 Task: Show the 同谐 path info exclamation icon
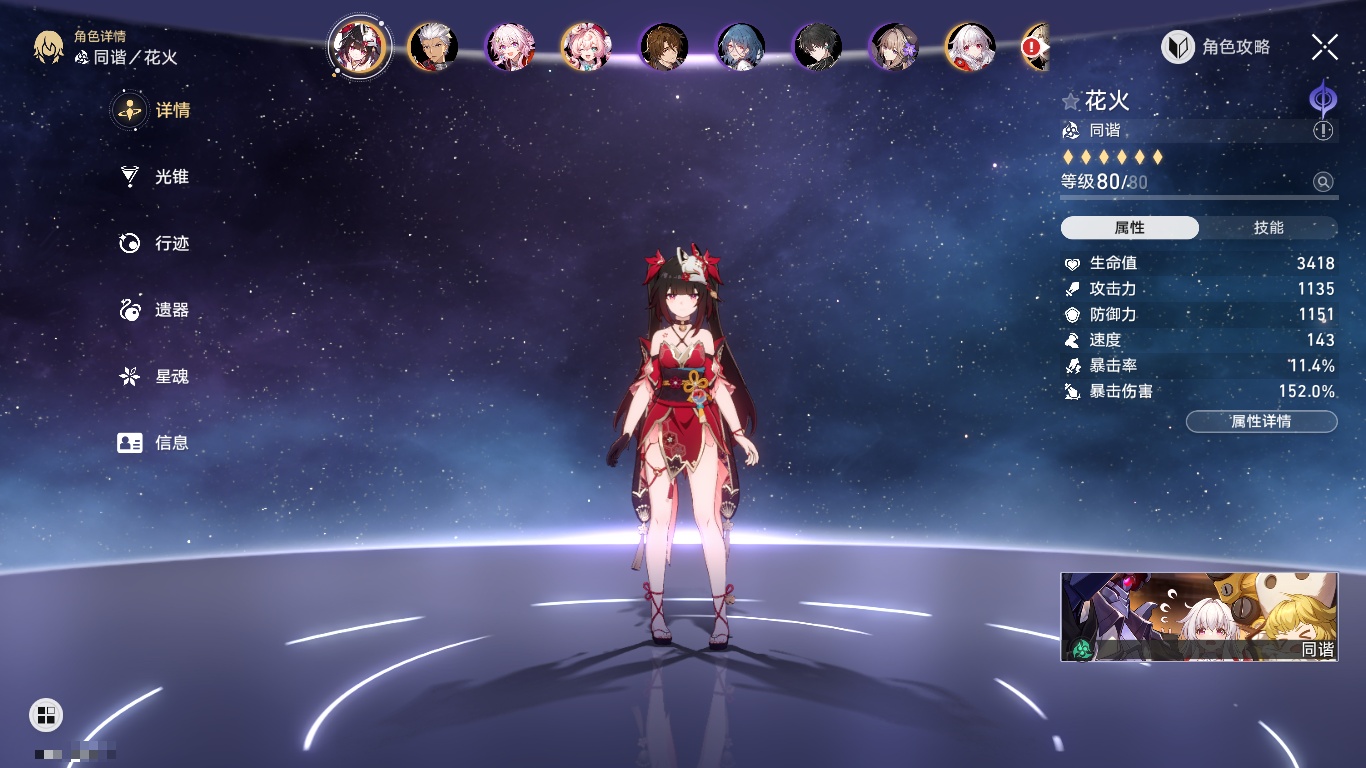pos(1323,131)
